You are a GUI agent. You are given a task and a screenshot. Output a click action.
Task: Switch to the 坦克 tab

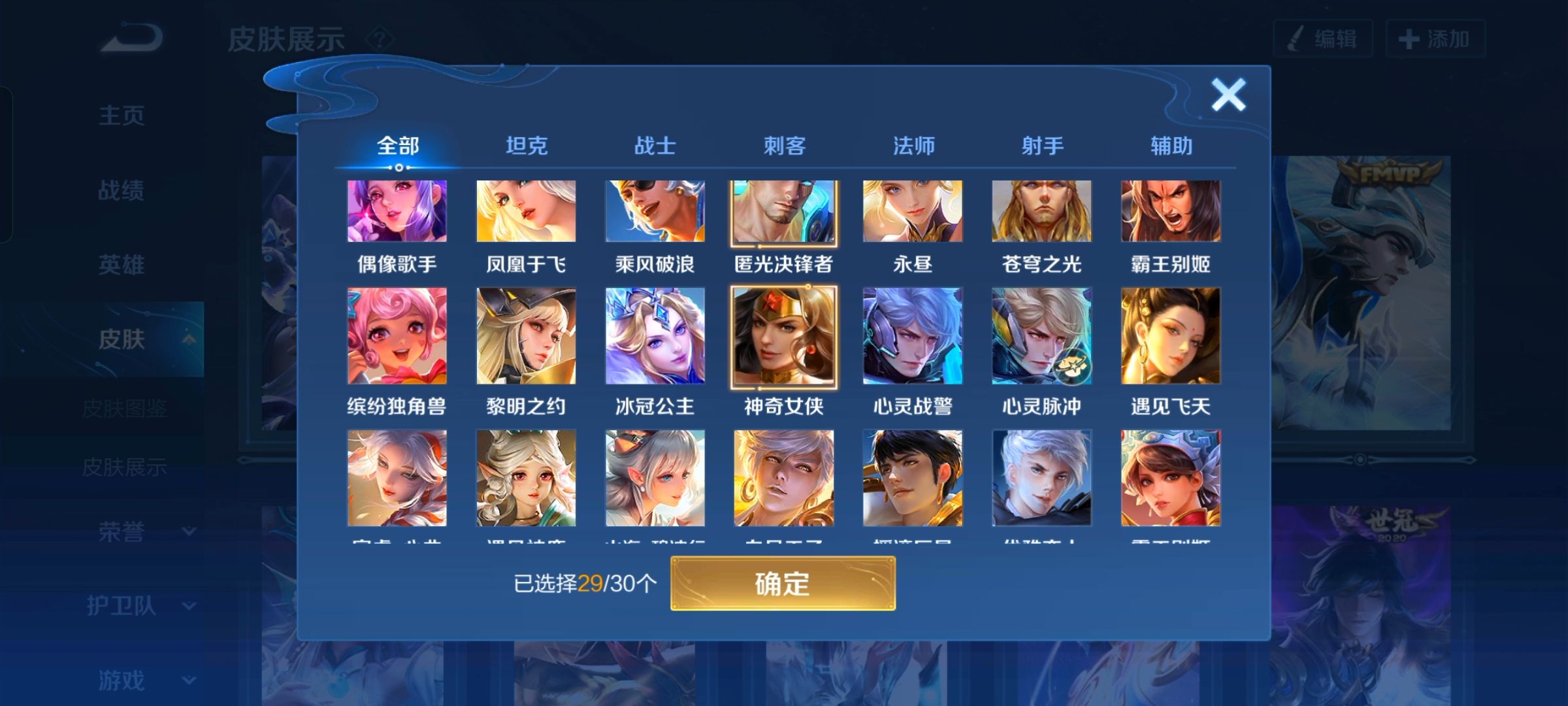pos(527,146)
